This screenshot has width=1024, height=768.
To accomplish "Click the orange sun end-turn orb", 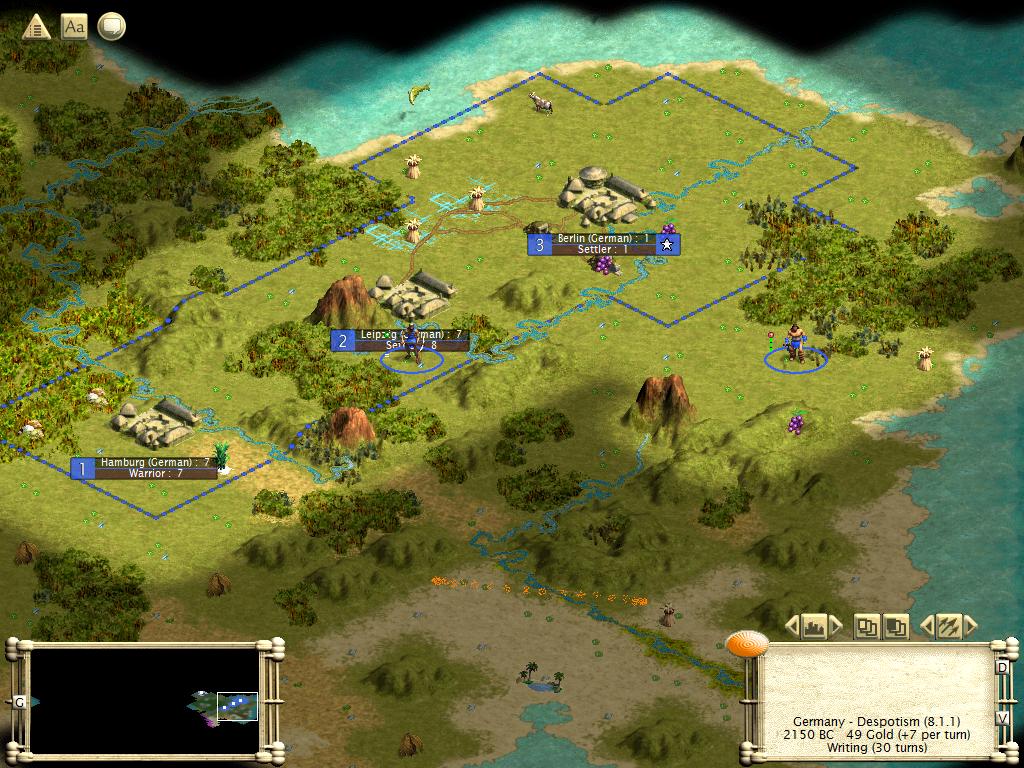I will click(x=747, y=645).
